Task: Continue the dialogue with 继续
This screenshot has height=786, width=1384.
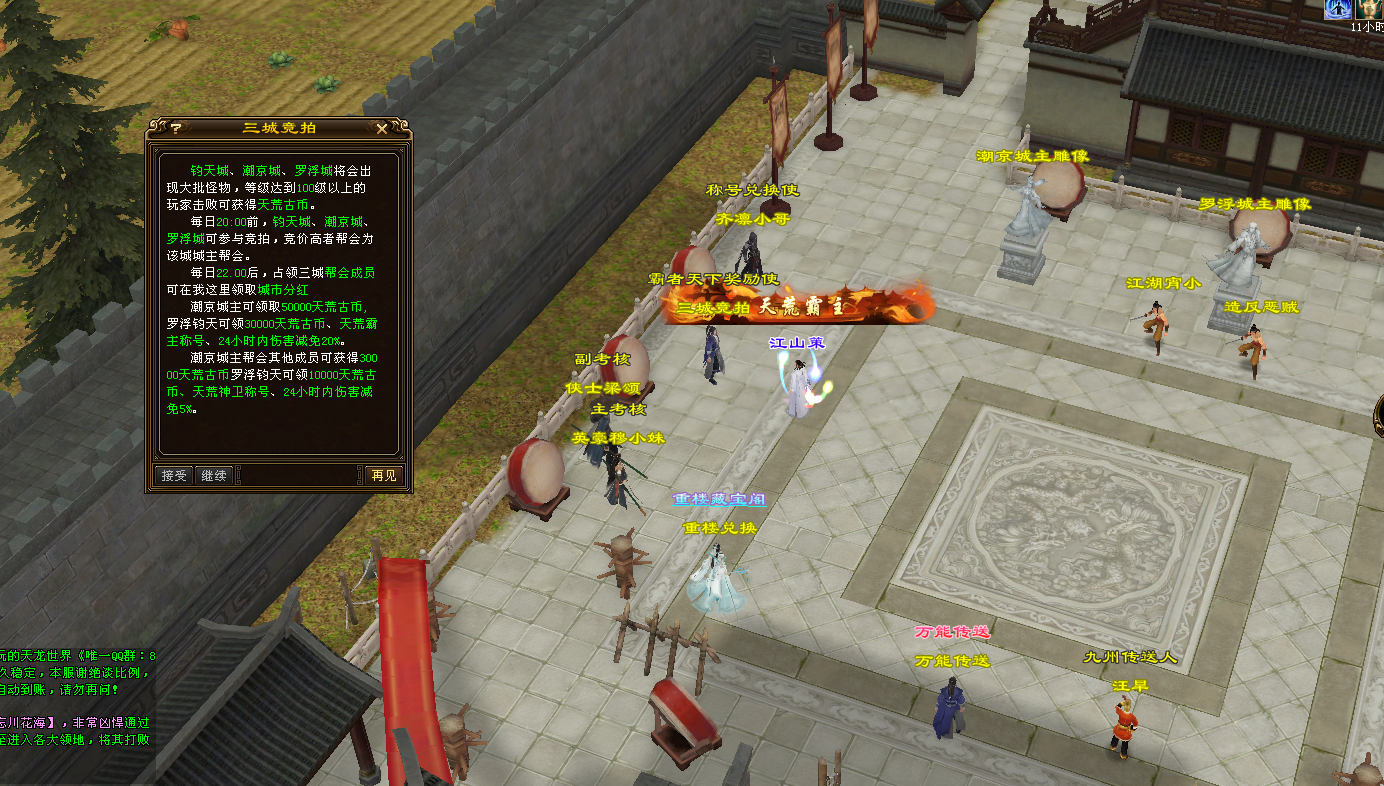Action: 213,475
